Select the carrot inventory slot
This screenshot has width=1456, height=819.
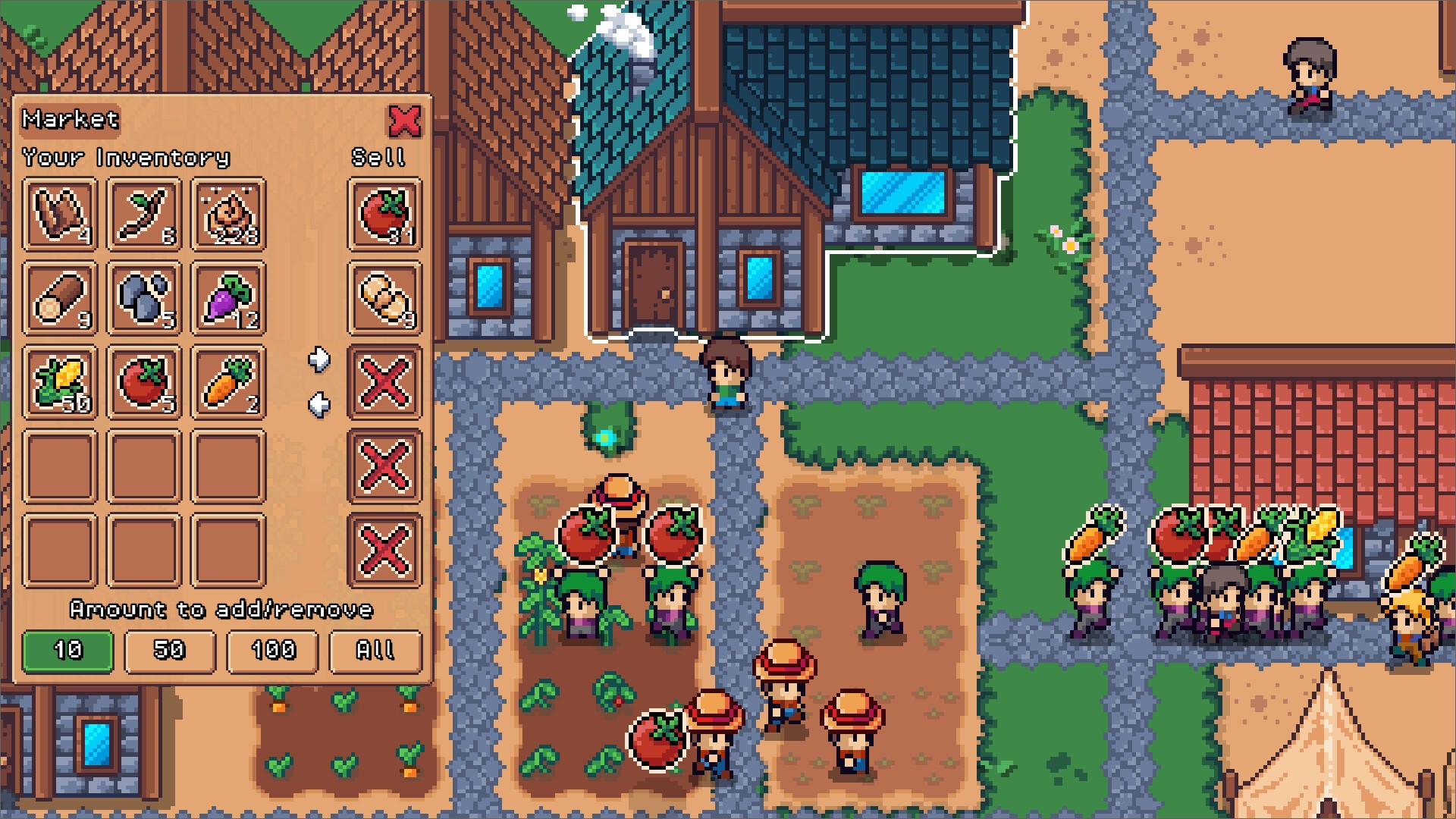228,383
